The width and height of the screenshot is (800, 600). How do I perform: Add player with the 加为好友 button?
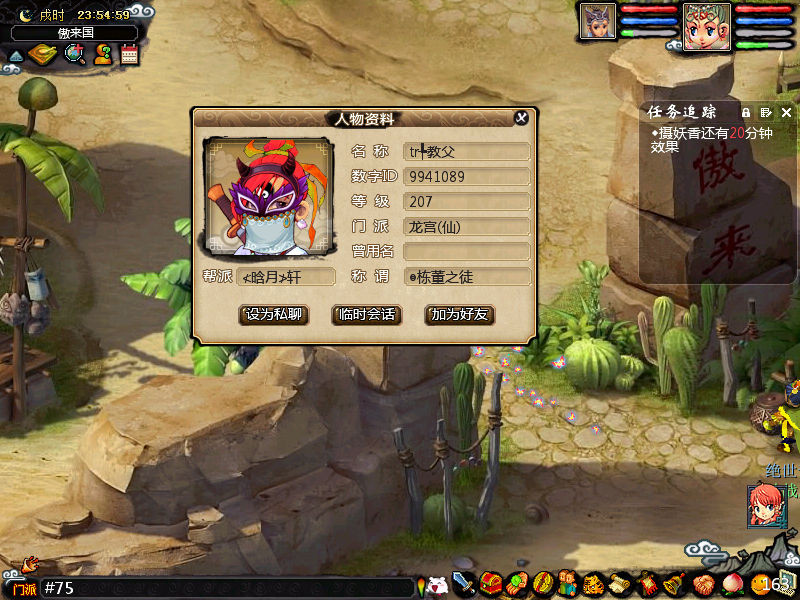point(460,314)
